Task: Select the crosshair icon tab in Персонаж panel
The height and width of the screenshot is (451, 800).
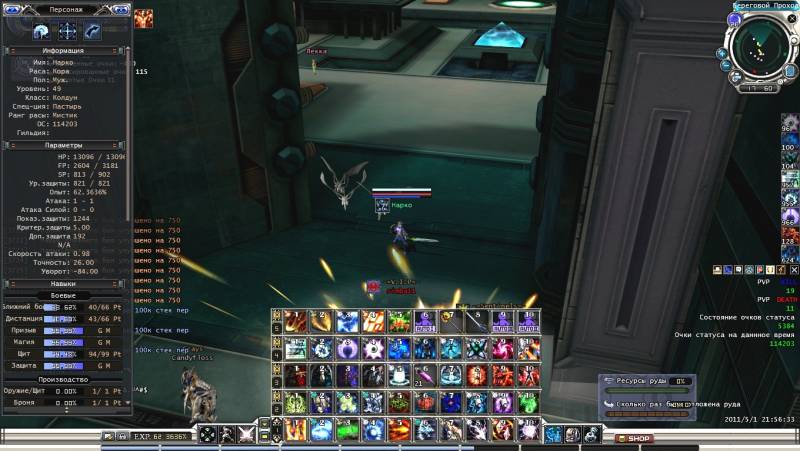Action: tap(68, 31)
